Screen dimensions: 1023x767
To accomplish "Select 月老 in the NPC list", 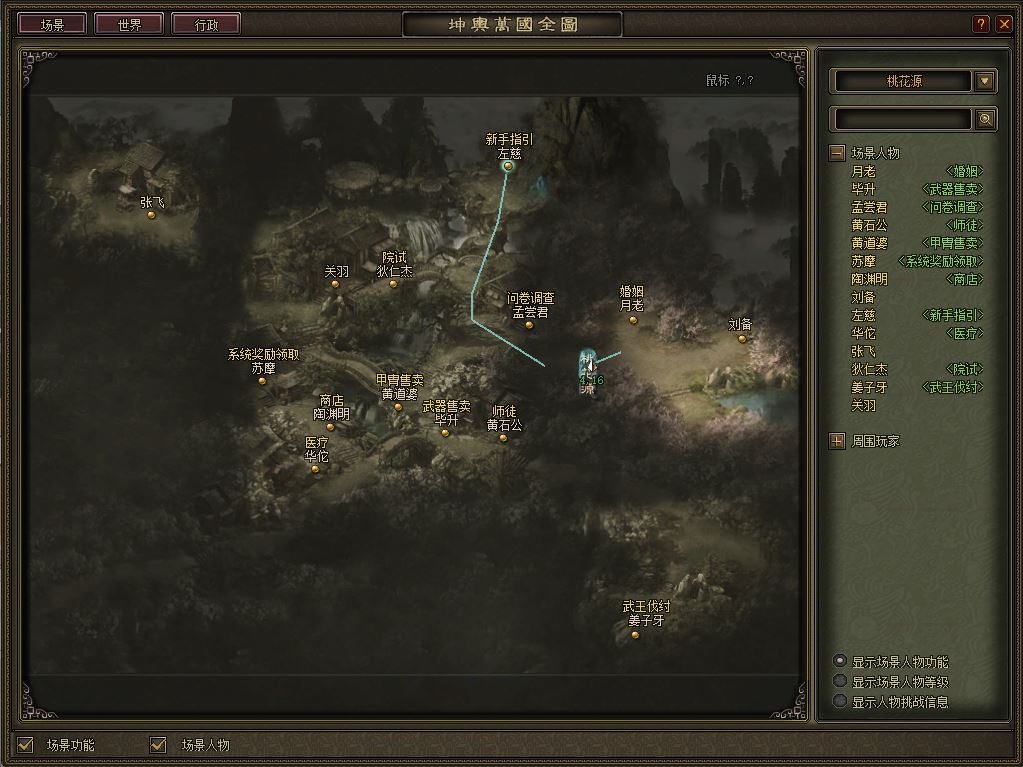I will tap(864, 172).
